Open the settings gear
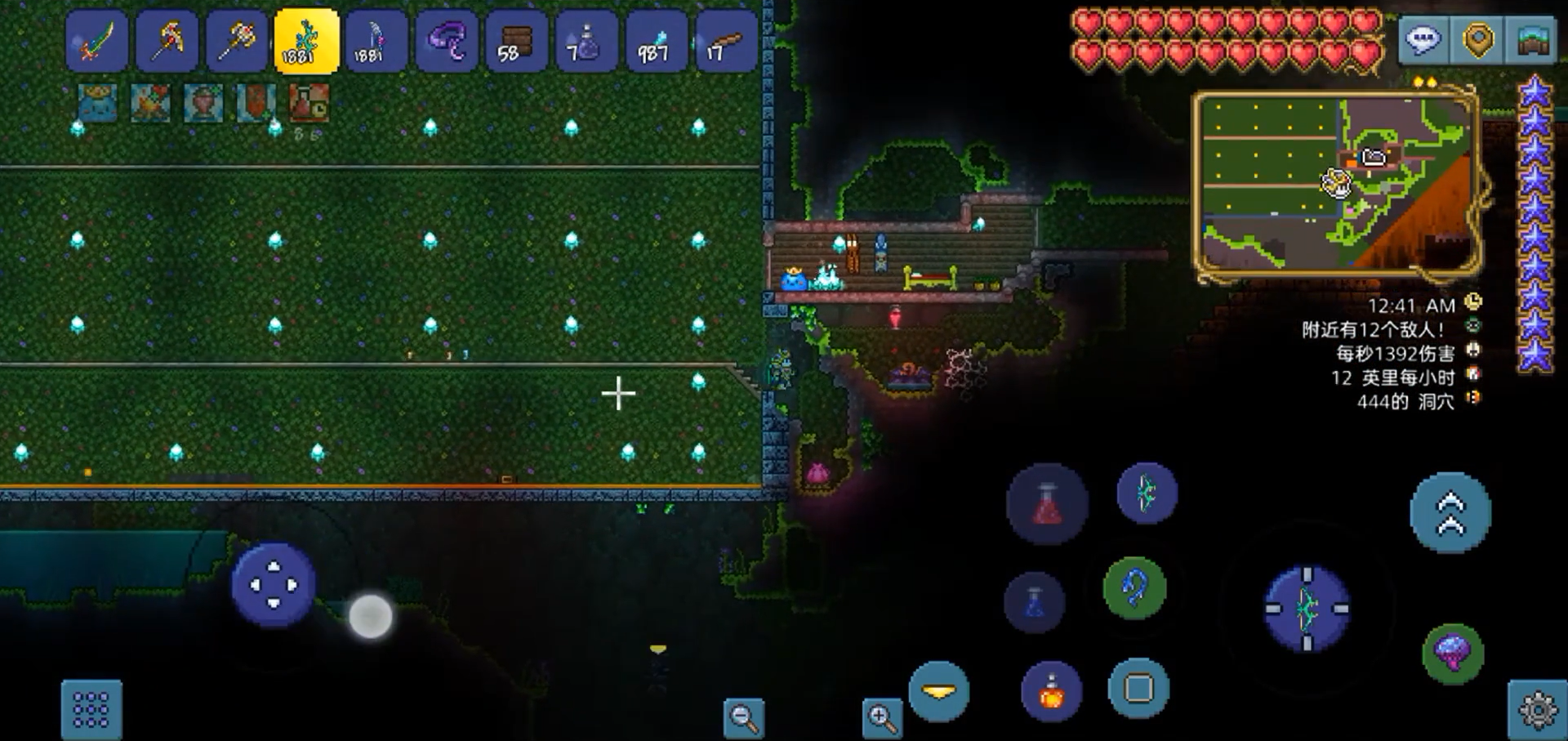Screen dimensions: 1568x741 [1538, 709]
